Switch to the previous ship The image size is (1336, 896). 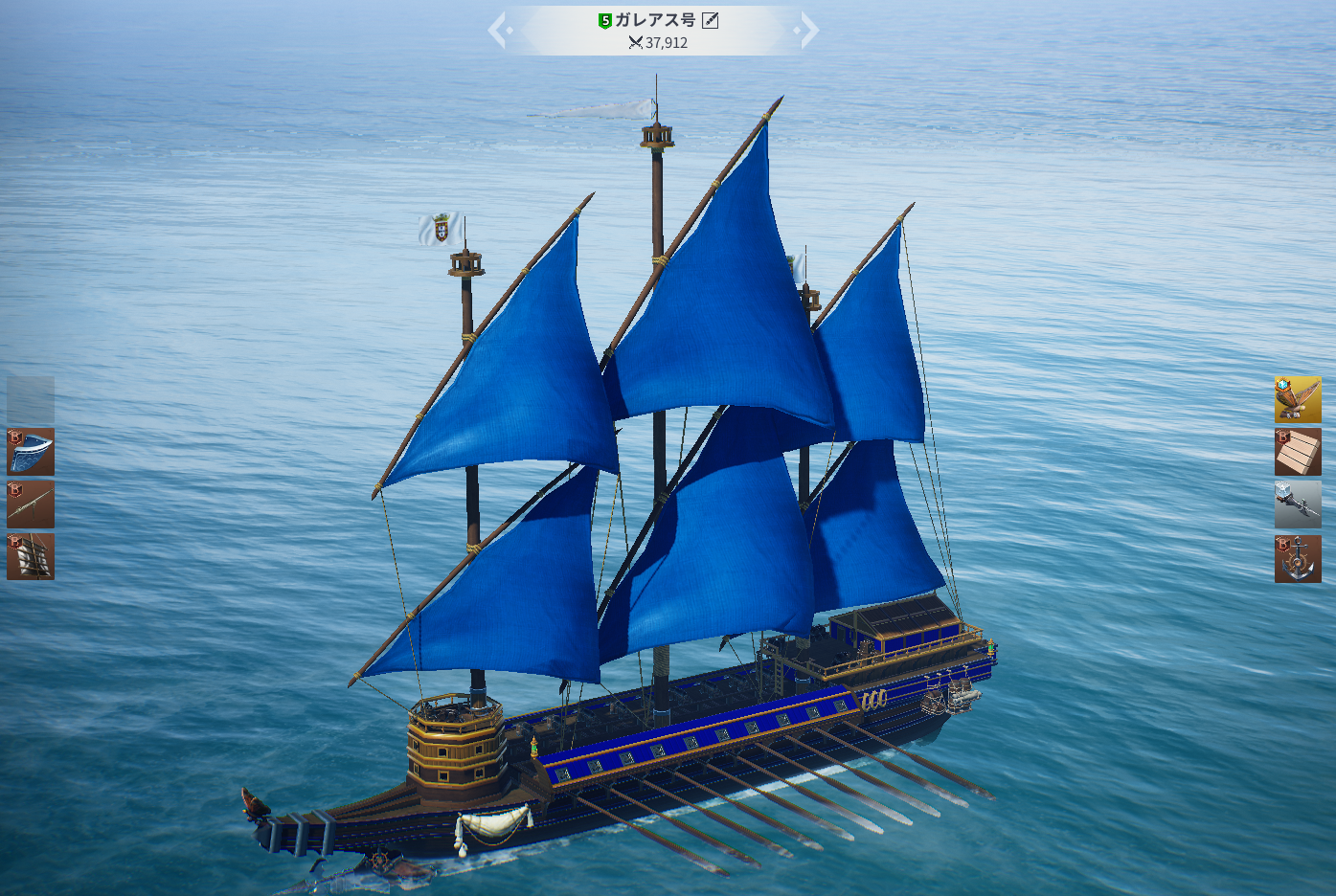tap(498, 31)
